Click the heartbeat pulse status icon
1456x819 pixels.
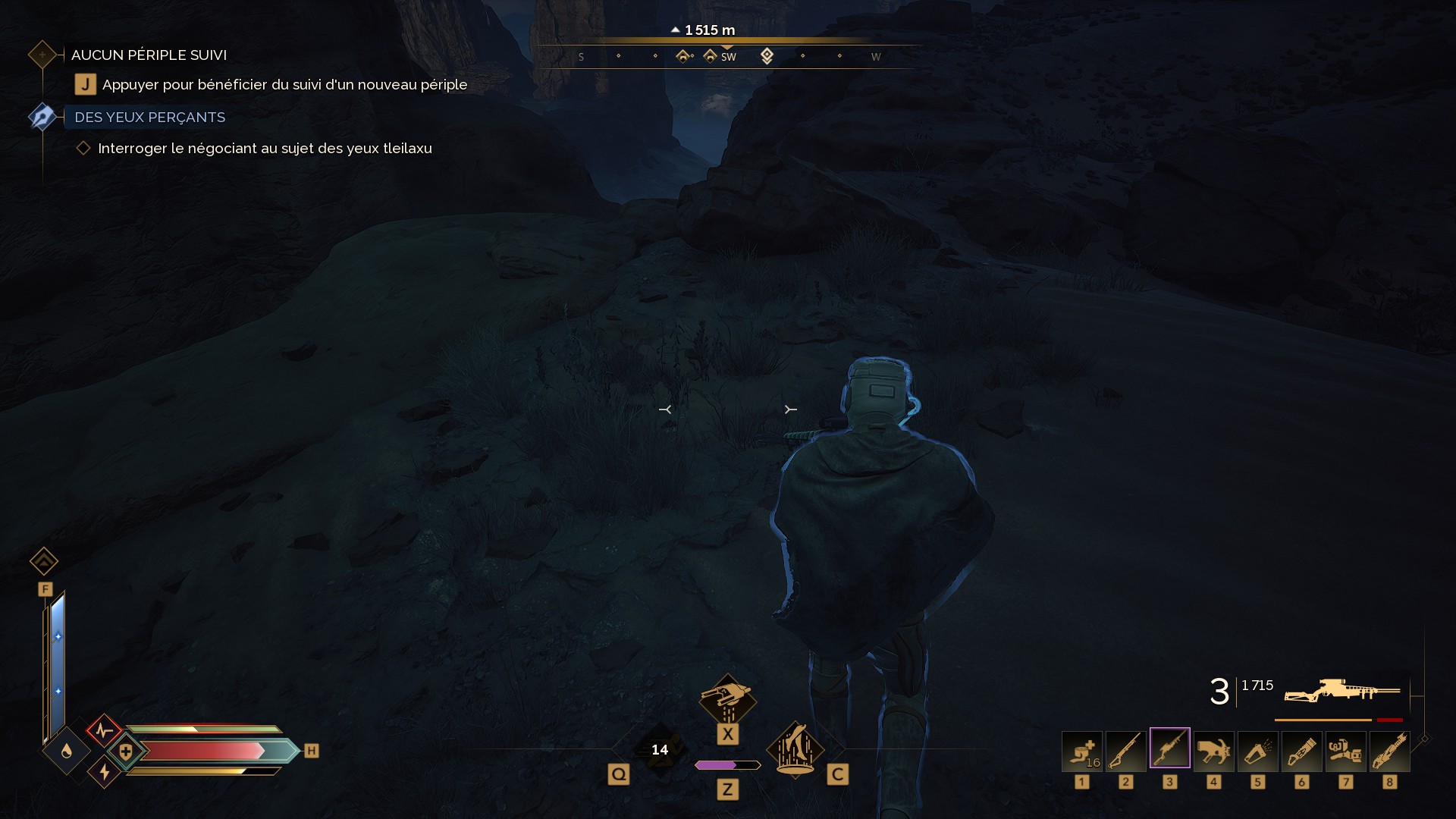click(104, 731)
